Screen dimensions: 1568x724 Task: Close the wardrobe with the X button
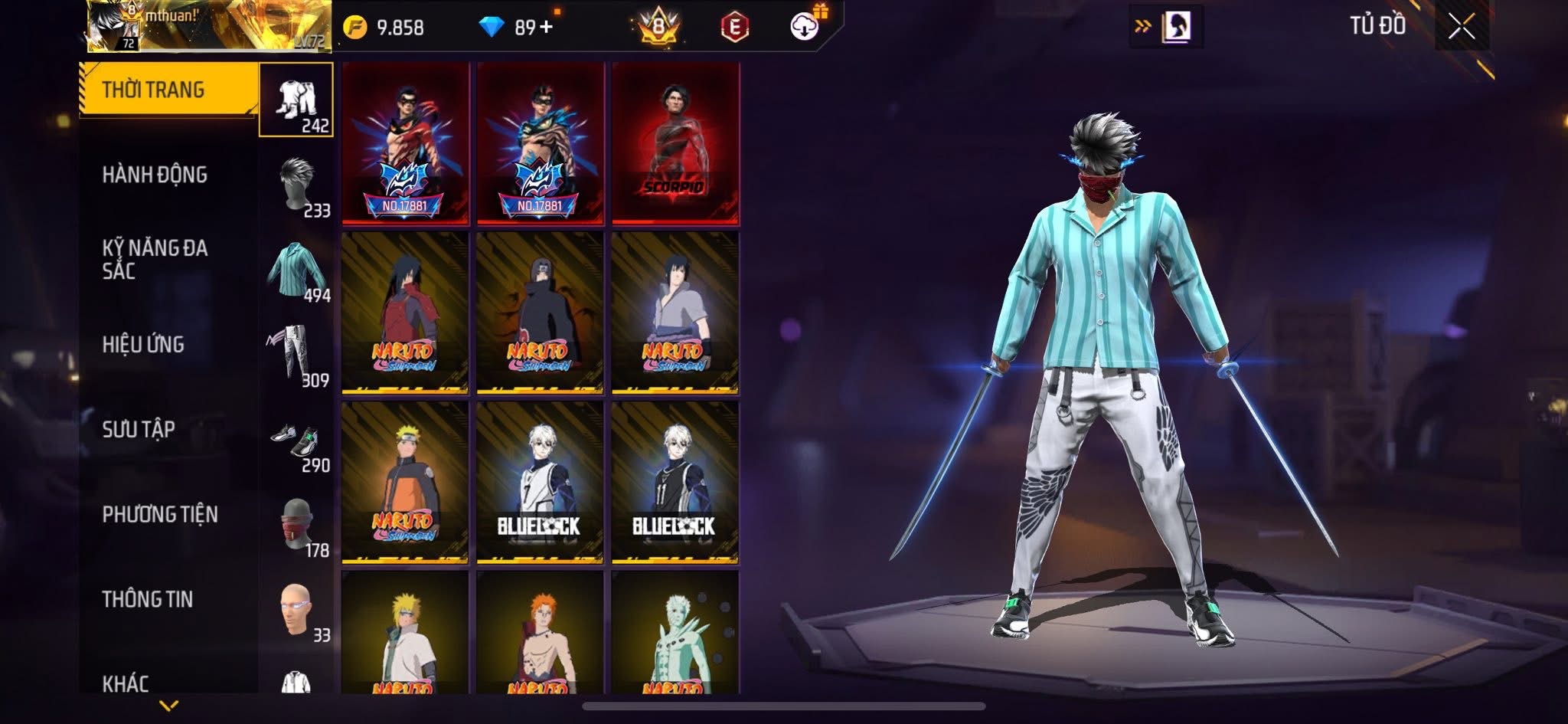click(1462, 27)
